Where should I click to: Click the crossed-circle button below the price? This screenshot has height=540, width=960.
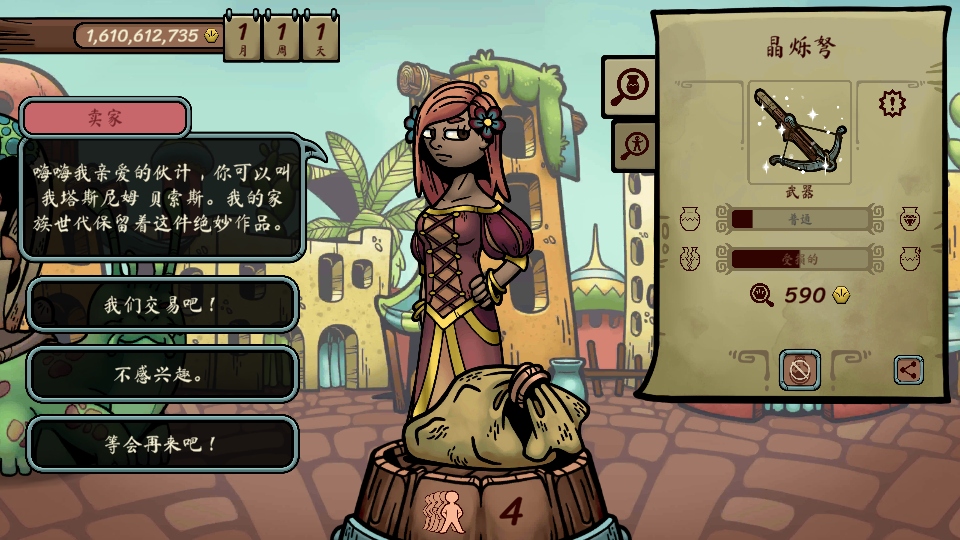800,370
